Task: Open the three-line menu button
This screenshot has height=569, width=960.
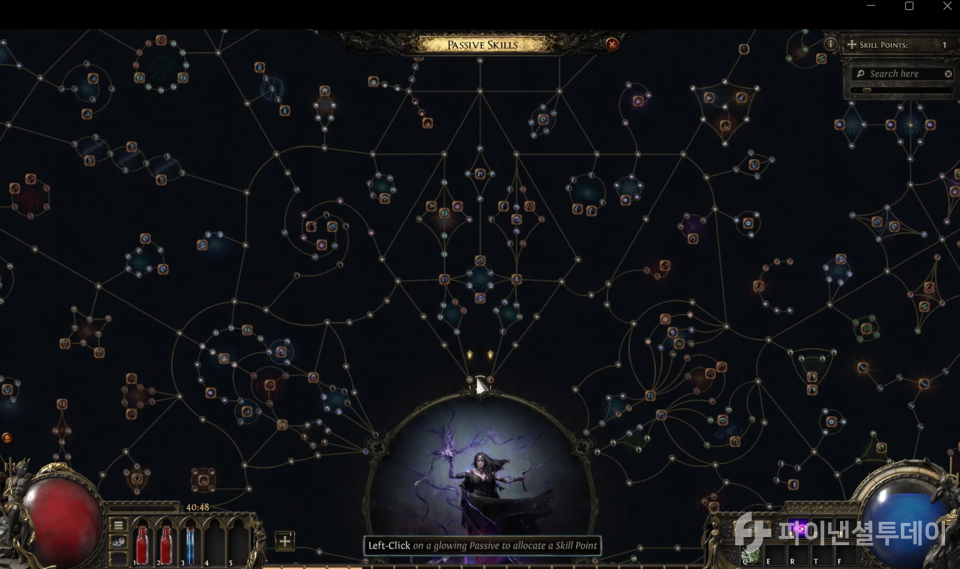Action: click(118, 525)
